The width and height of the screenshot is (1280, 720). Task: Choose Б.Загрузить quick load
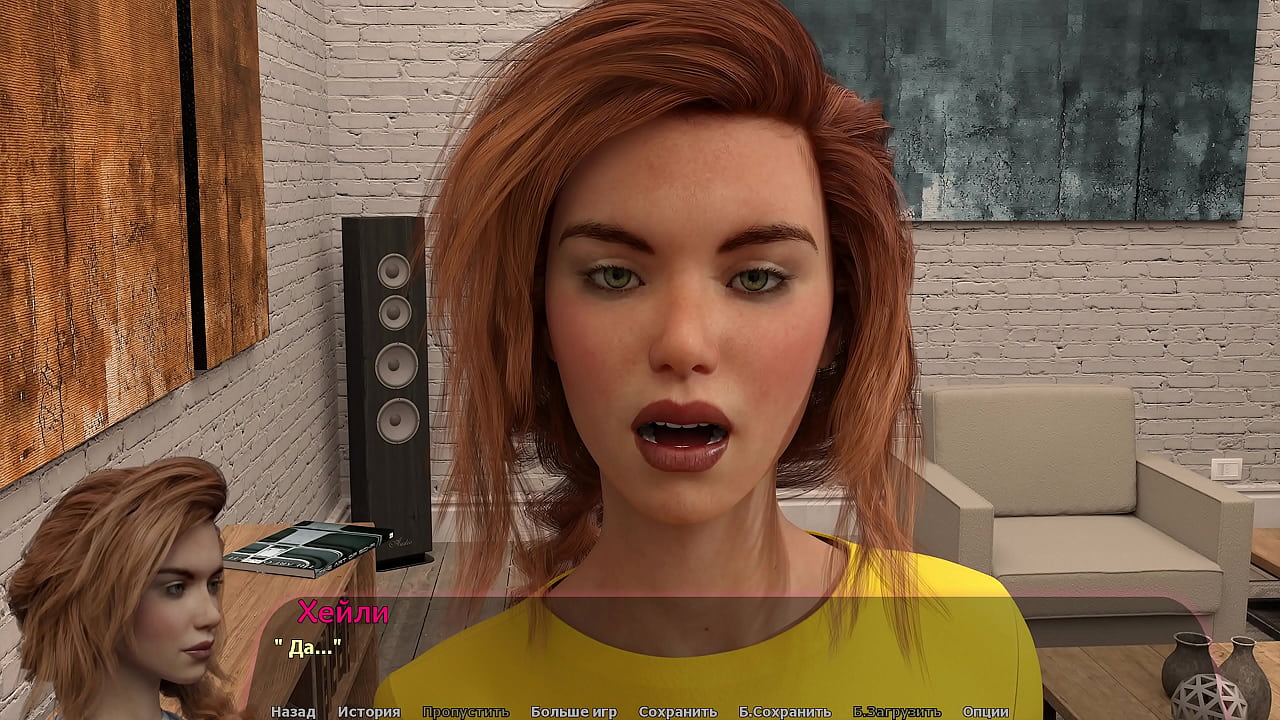(x=896, y=712)
